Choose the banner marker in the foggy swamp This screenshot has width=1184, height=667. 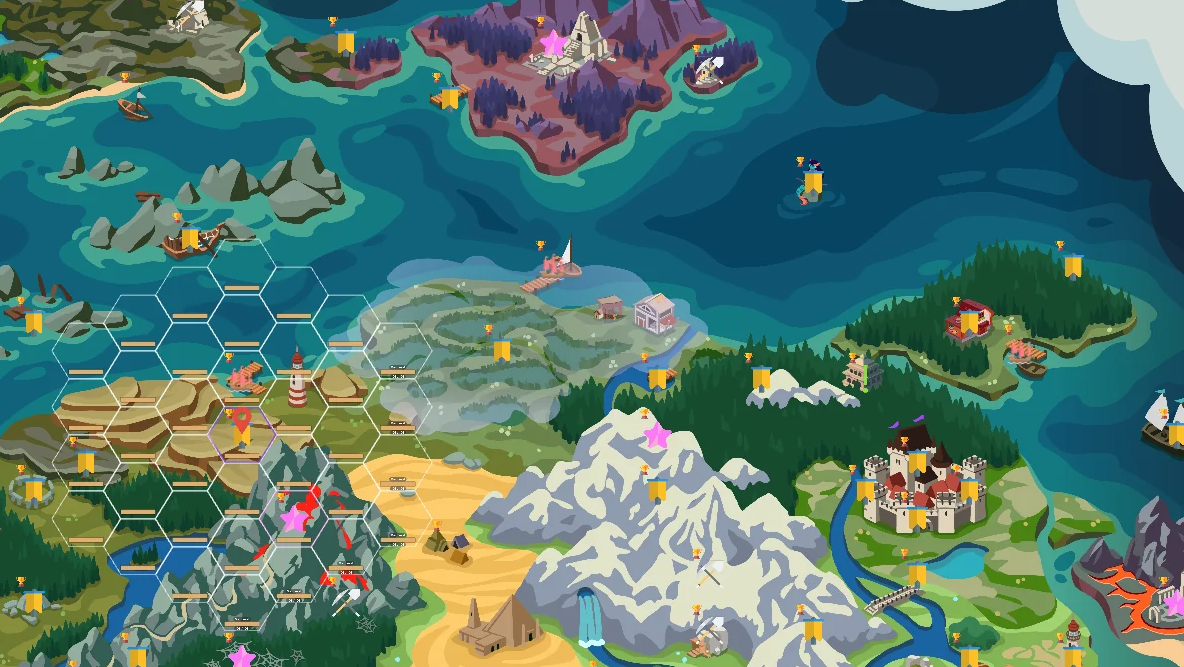point(501,350)
